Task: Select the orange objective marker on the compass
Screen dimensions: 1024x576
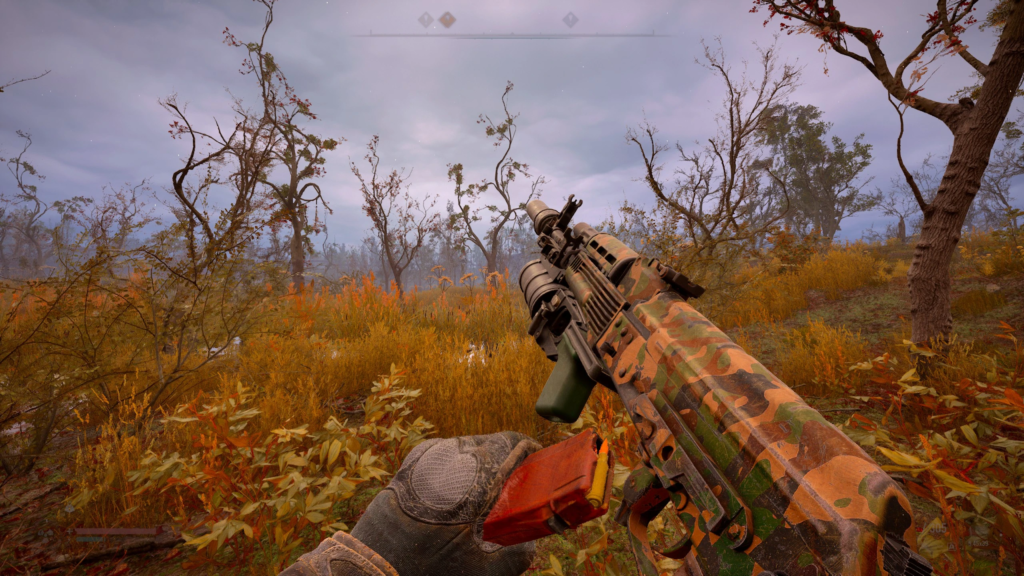Action: [446, 20]
